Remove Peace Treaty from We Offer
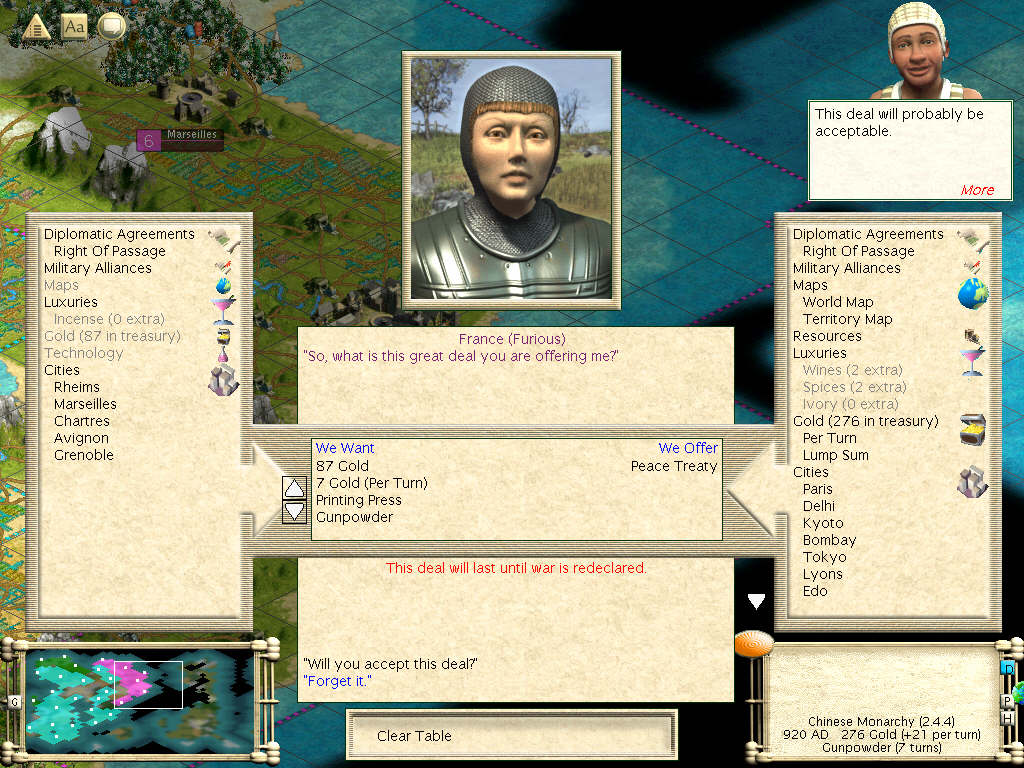Image resolution: width=1024 pixels, height=768 pixels. click(x=674, y=466)
